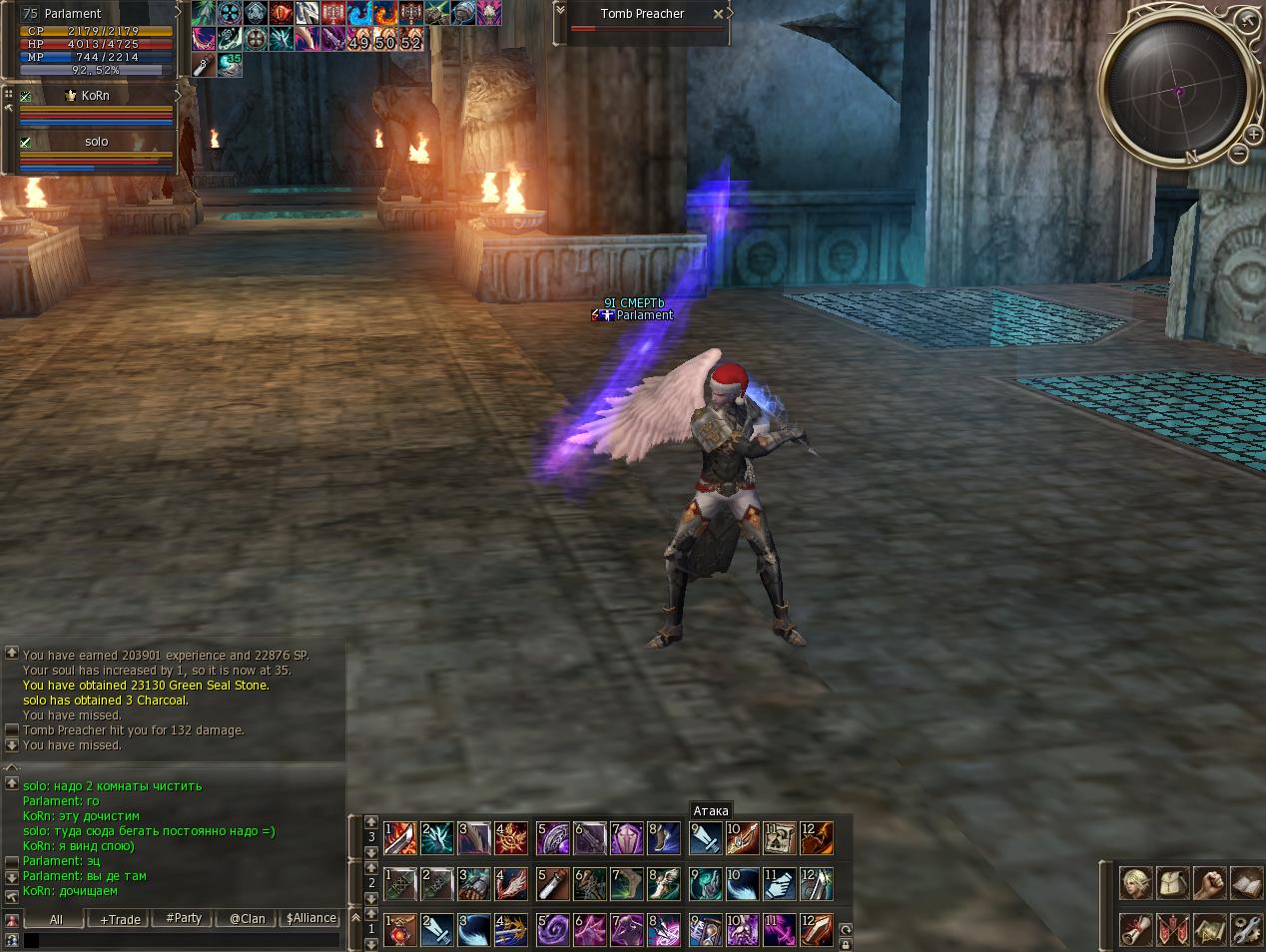This screenshot has width=1266, height=952.
Task: Zoom in the radar with the plus button
Action: [x=1253, y=134]
